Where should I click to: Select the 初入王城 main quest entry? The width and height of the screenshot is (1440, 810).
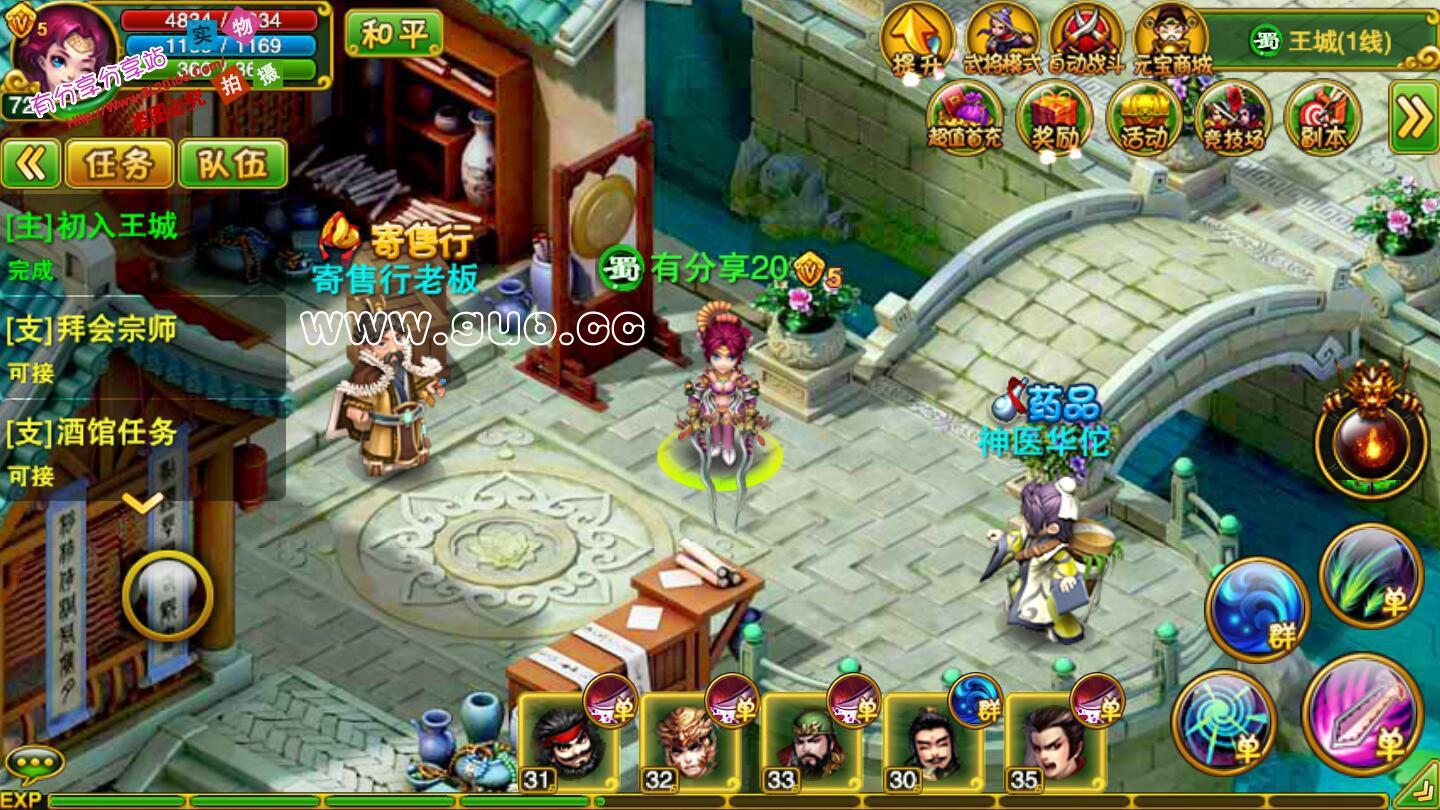(x=92, y=227)
